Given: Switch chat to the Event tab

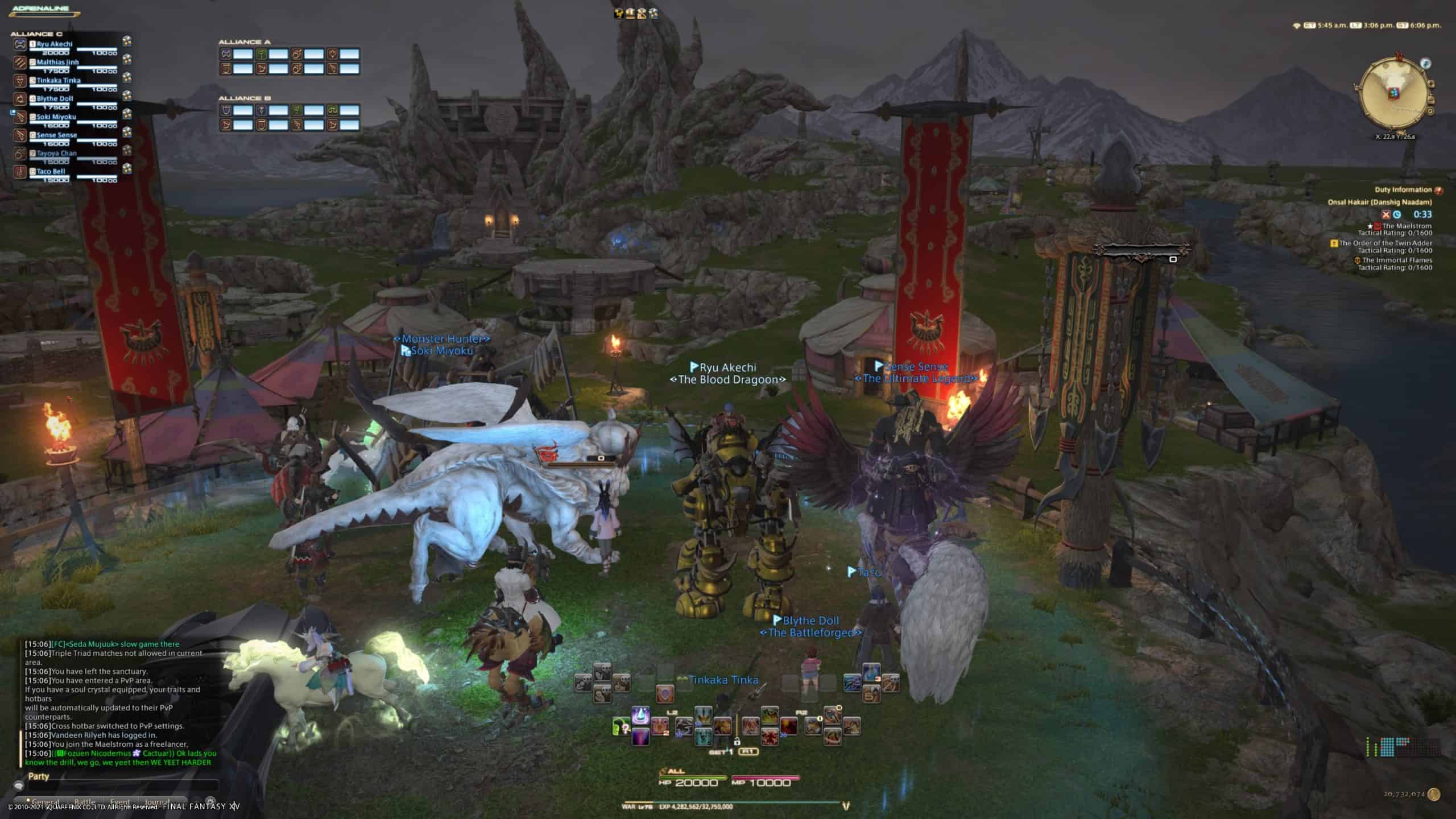Looking at the screenshot, I should (x=120, y=803).
